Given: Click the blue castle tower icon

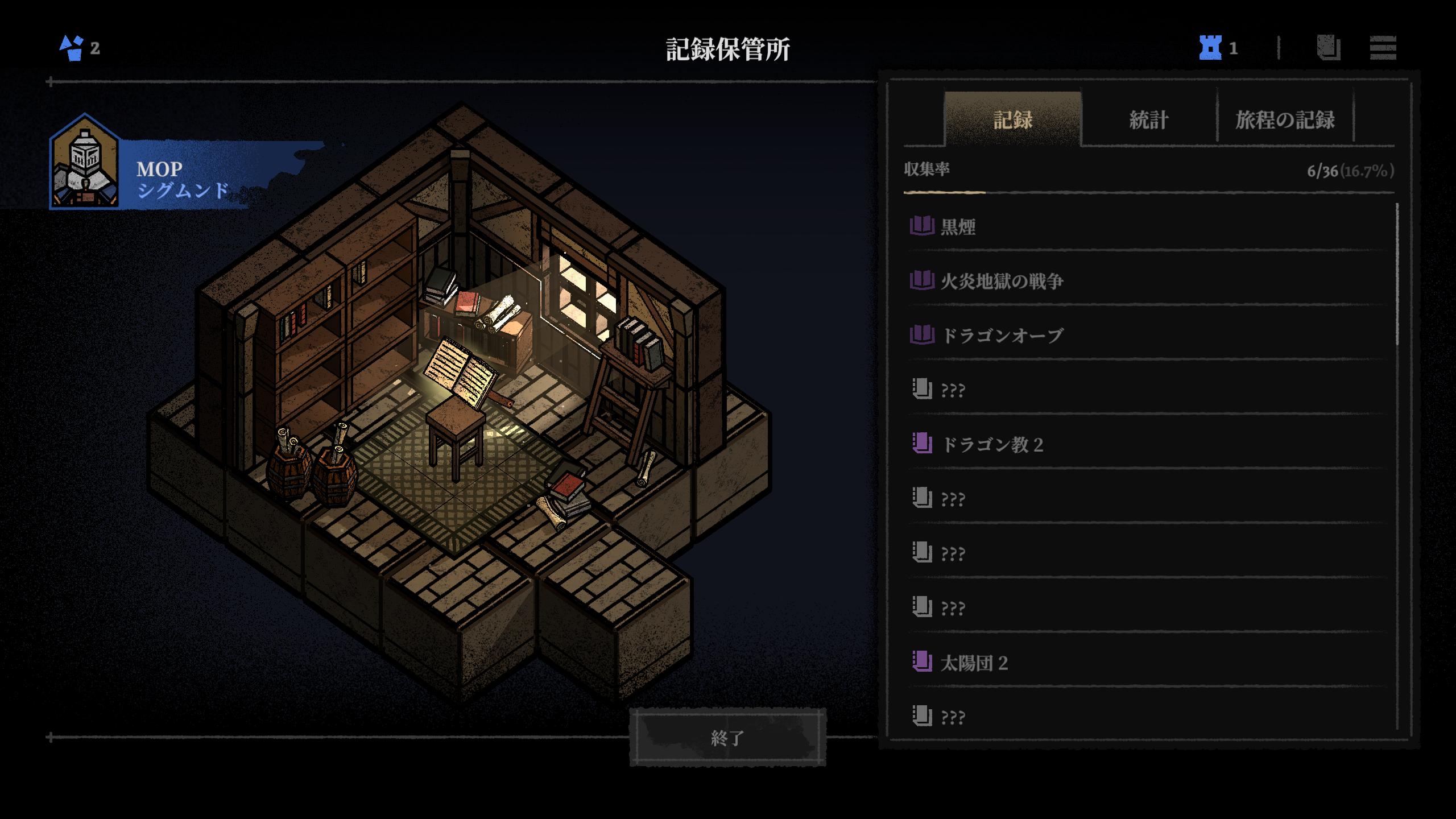Looking at the screenshot, I should [x=1210, y=48].
